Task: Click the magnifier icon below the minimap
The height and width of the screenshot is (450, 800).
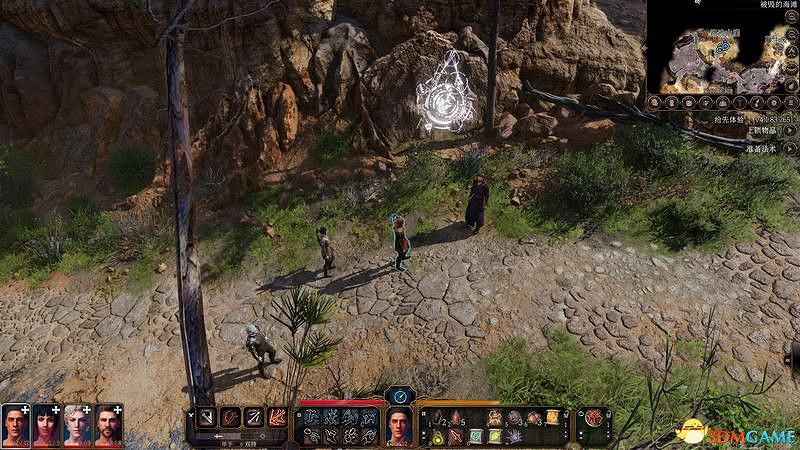Action: coord(655,102)
